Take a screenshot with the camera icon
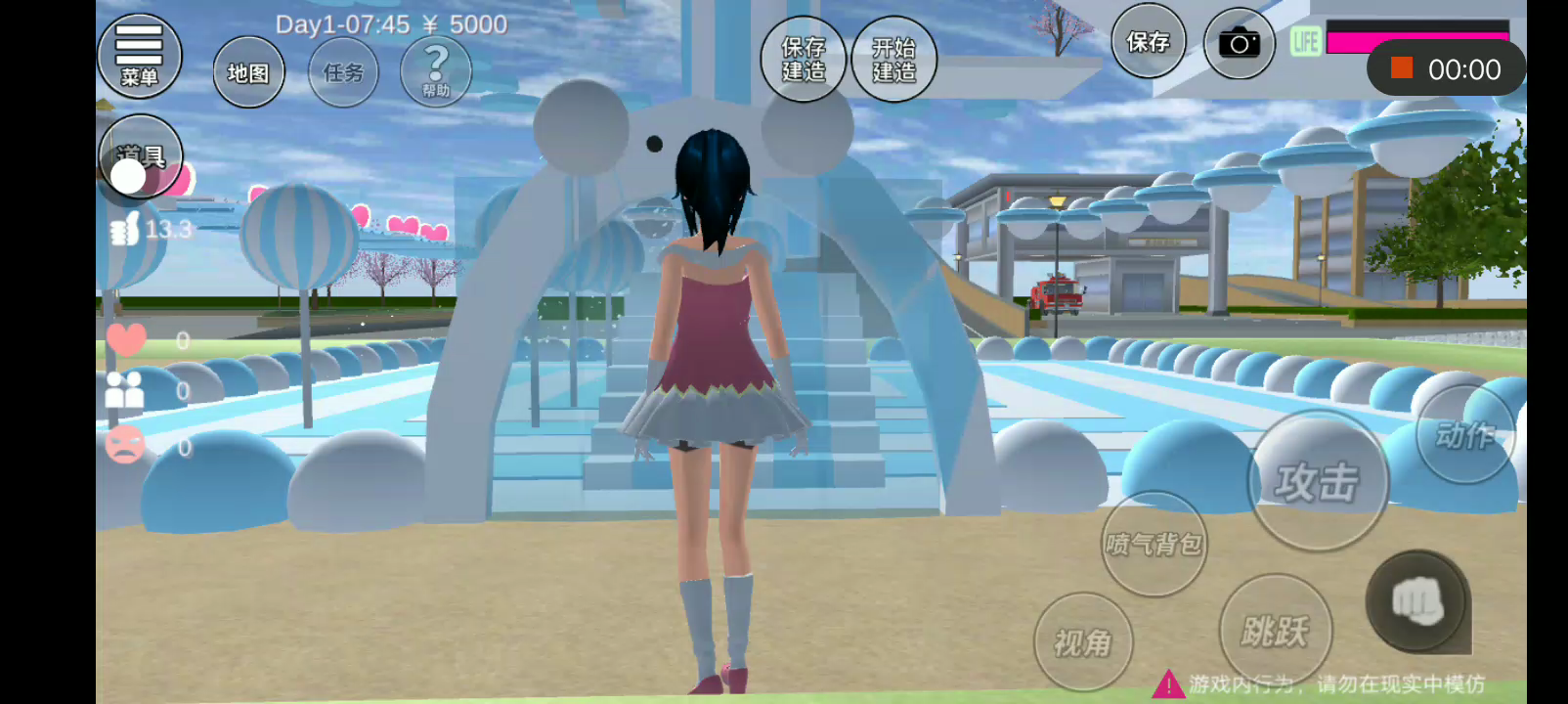The width and height of the screenshot is (1568, 704). (1239, 43)
